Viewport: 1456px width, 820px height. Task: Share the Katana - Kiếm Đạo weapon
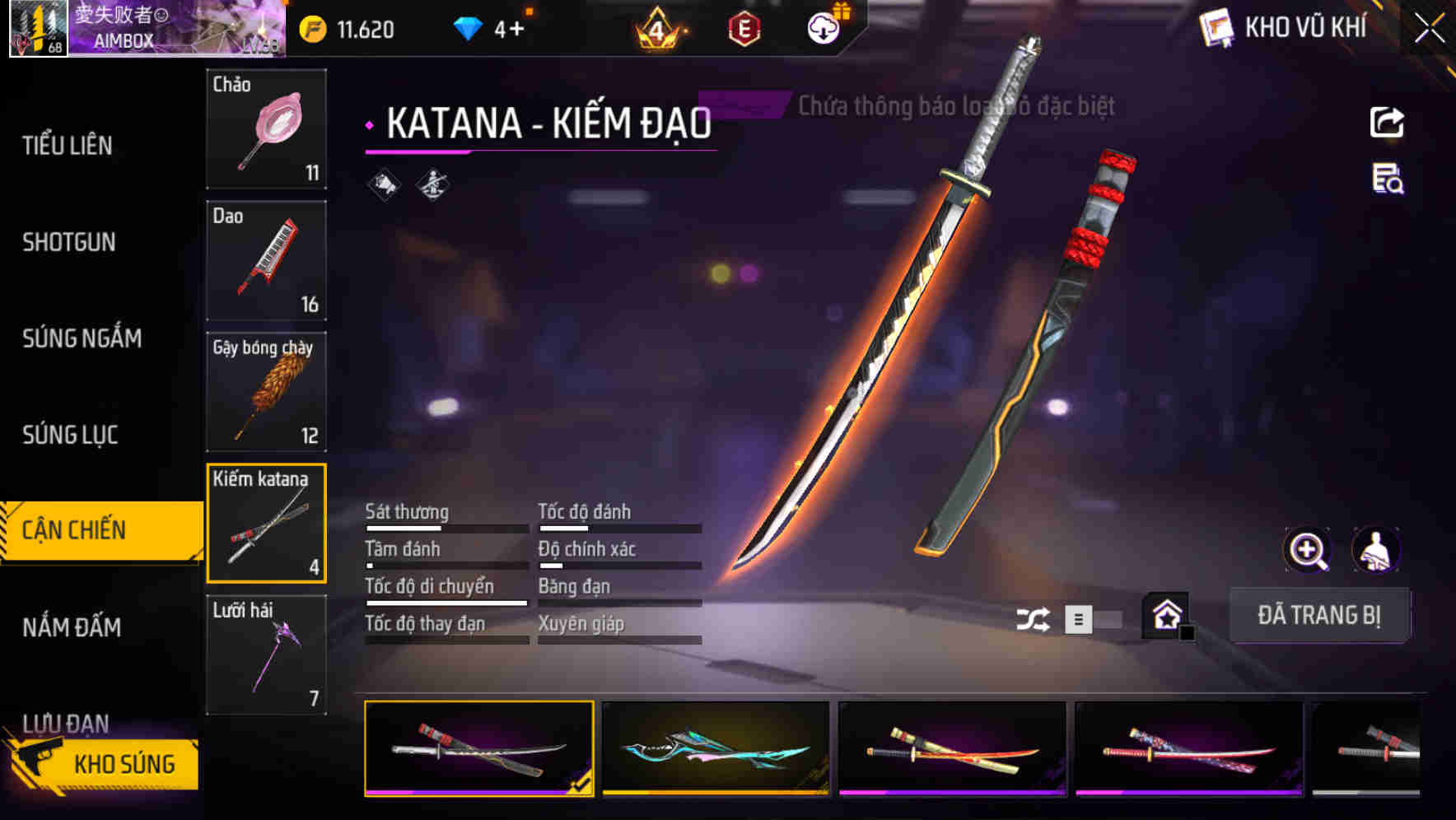point(1387,122)
